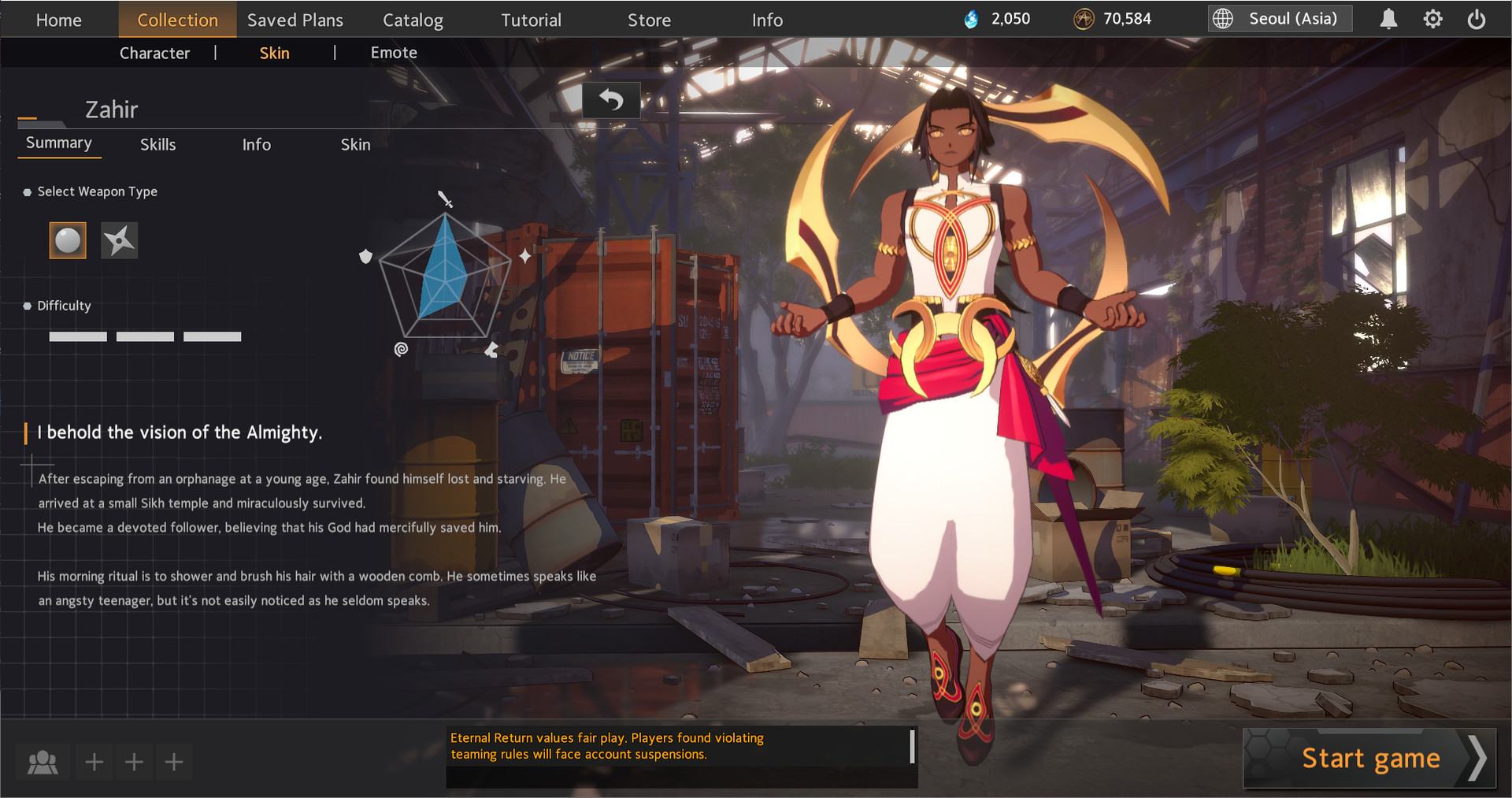Open the Catalog menu
This screenshot has width=1512, height=798.
pyautogui.click(x=413, y=20)
